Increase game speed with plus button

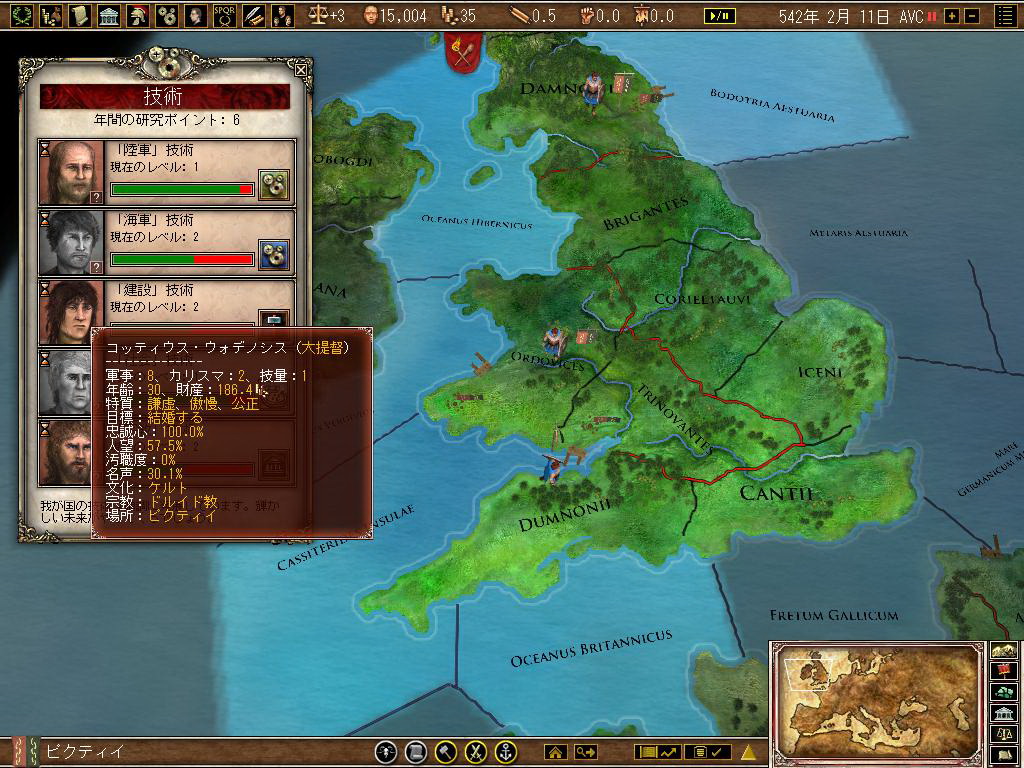950,16
